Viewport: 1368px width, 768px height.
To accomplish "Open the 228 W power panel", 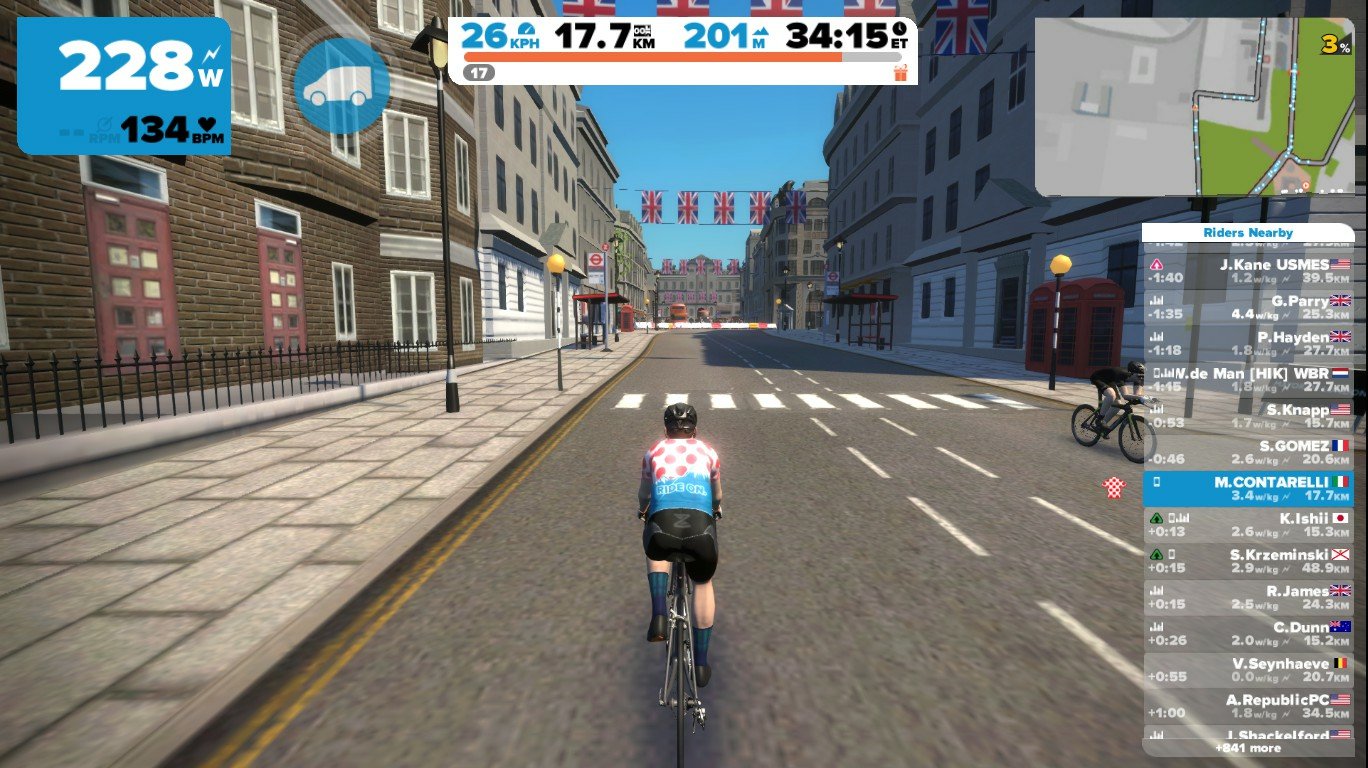I will (x=124, y=86).
